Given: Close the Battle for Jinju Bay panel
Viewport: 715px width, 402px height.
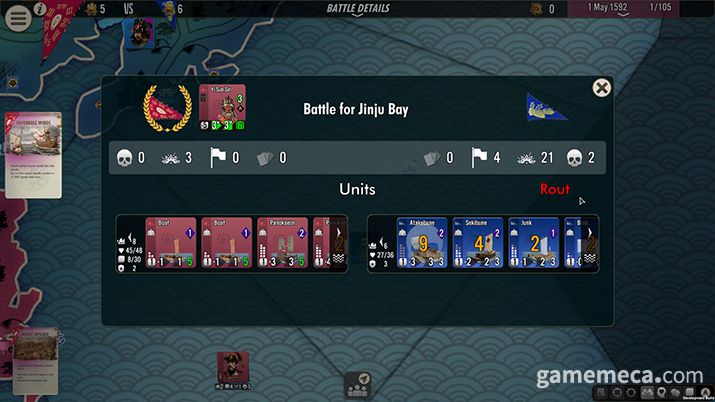Looking at the screenshot, I should [601, 88].
